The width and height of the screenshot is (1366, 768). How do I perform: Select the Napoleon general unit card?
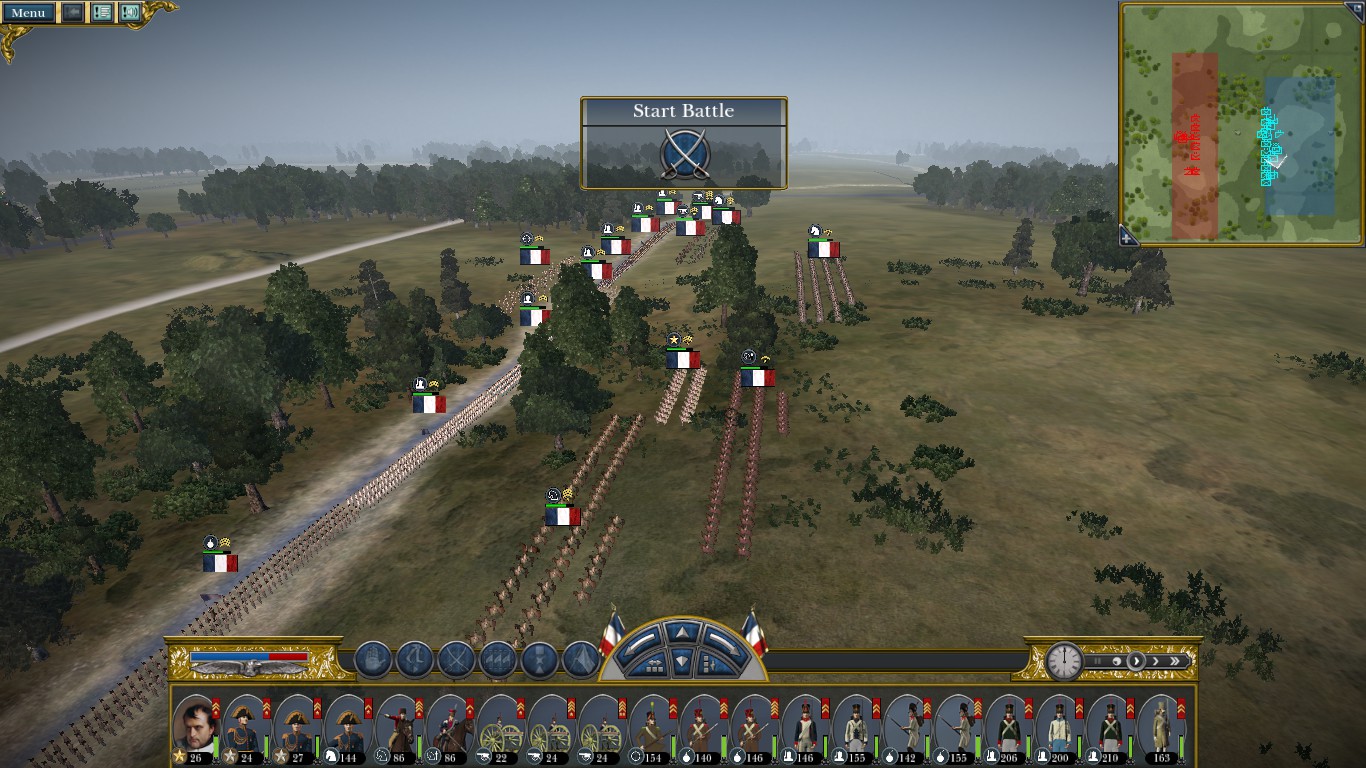pyautogui.click(x=194, y=726)
